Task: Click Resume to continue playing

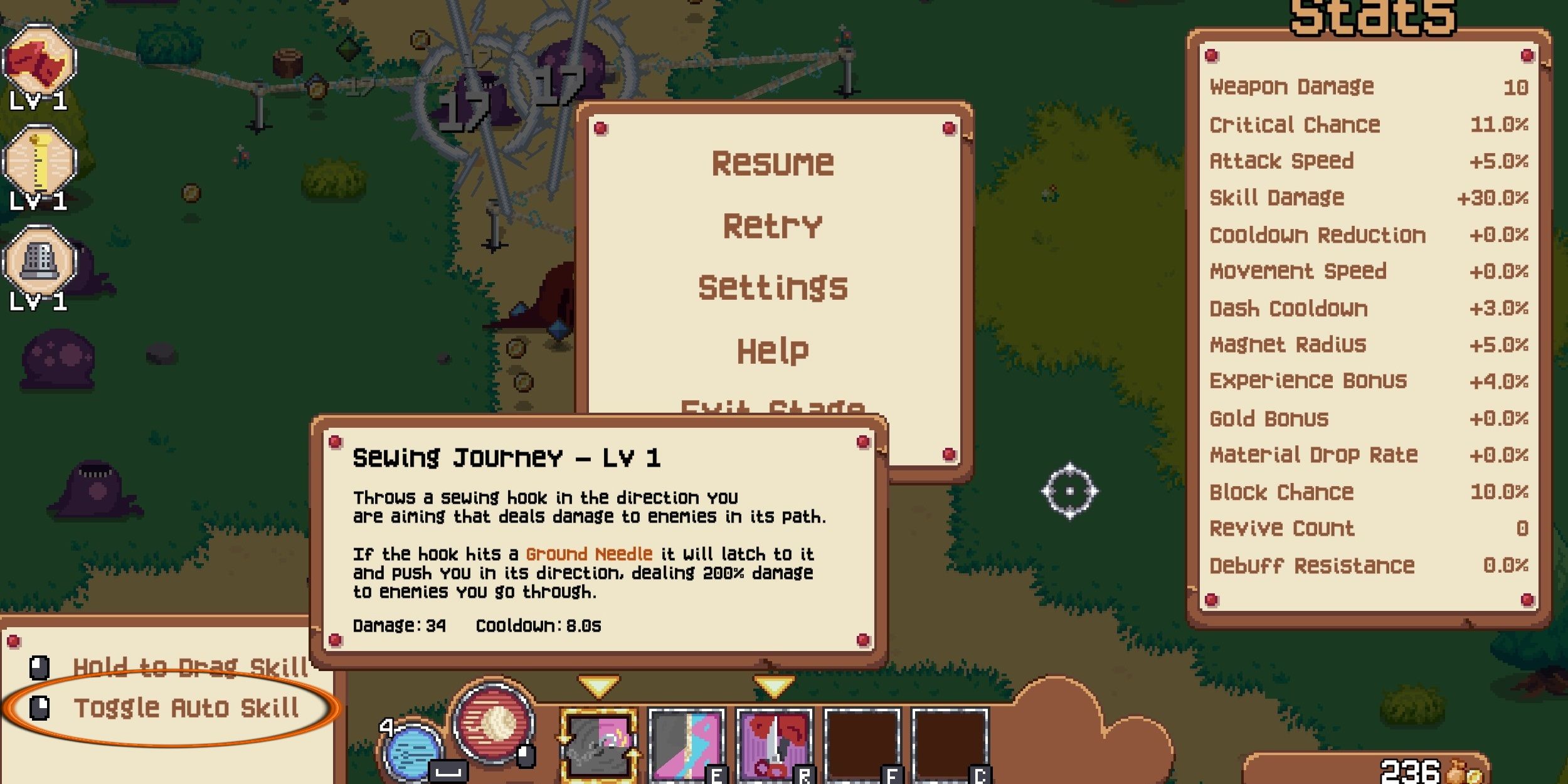Action: pos(773,163)
